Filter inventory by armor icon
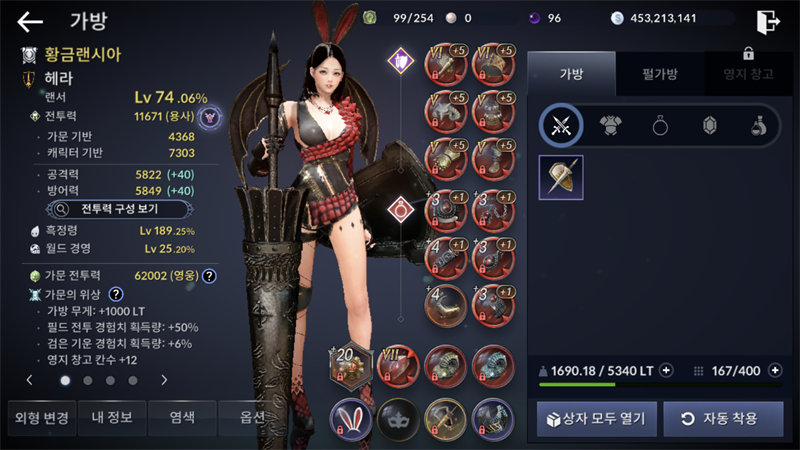Image resolution: width=800 pixels, height=450 pixels. tap(610, 125)
